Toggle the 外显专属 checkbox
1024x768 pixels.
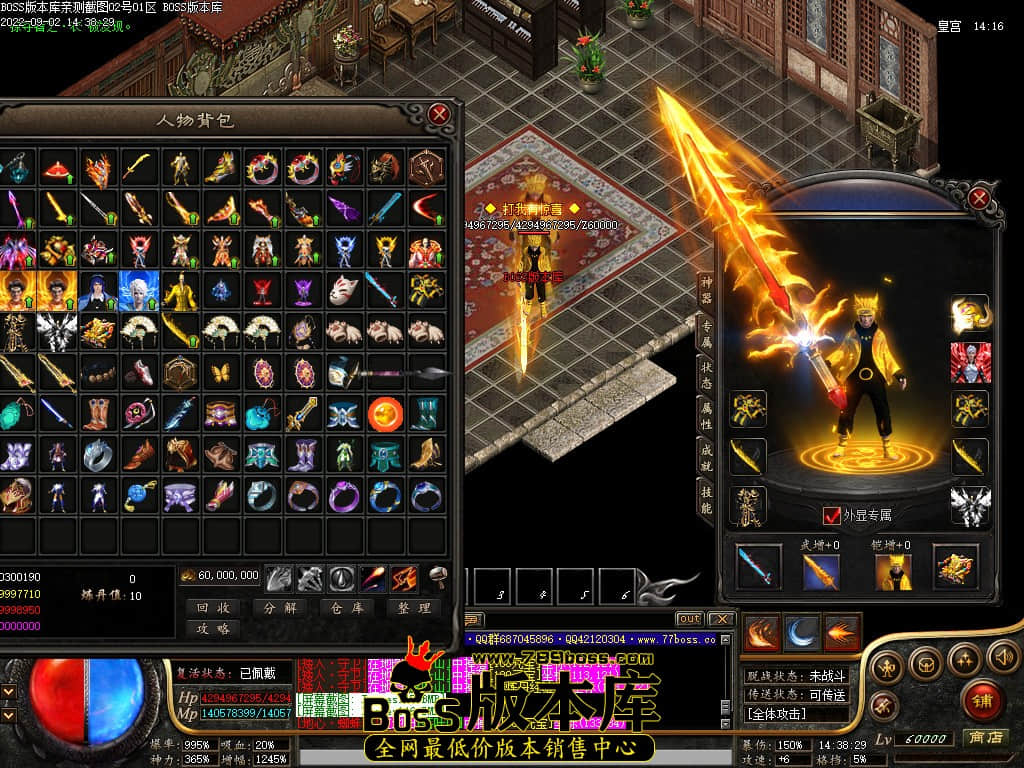[831, 515]
